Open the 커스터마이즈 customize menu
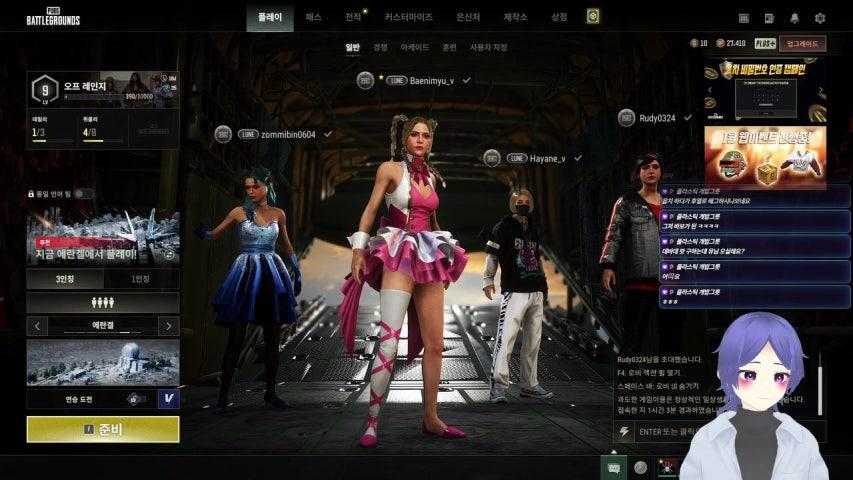Screen dimensions: 853x480 (x=408, y=17)
